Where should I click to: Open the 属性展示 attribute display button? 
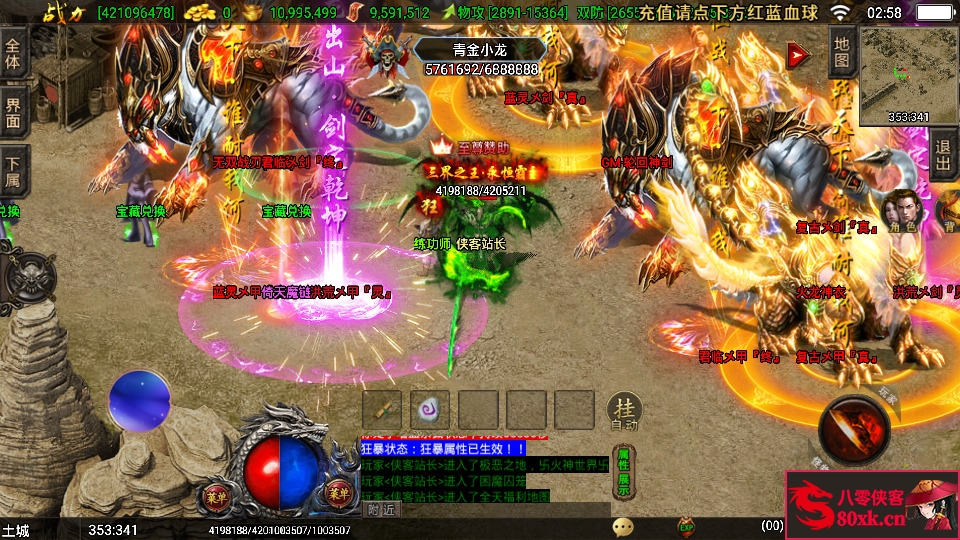[x=623, y=469]
